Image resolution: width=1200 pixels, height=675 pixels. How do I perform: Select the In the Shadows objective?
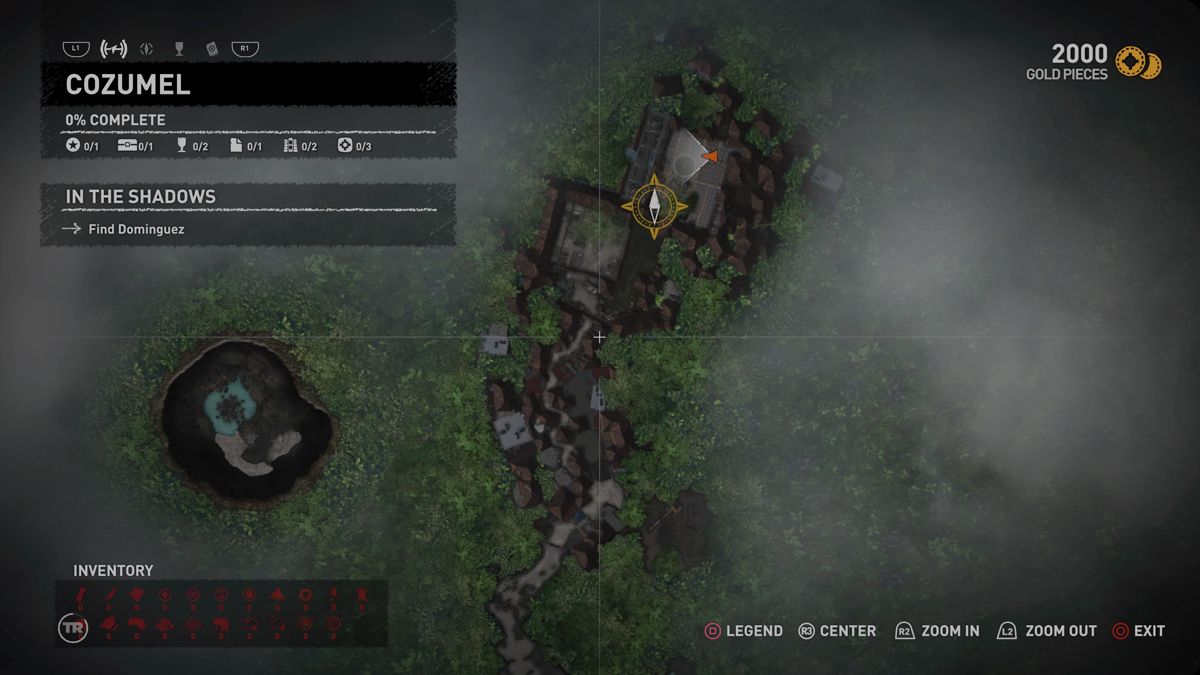[x=140, y=197]
